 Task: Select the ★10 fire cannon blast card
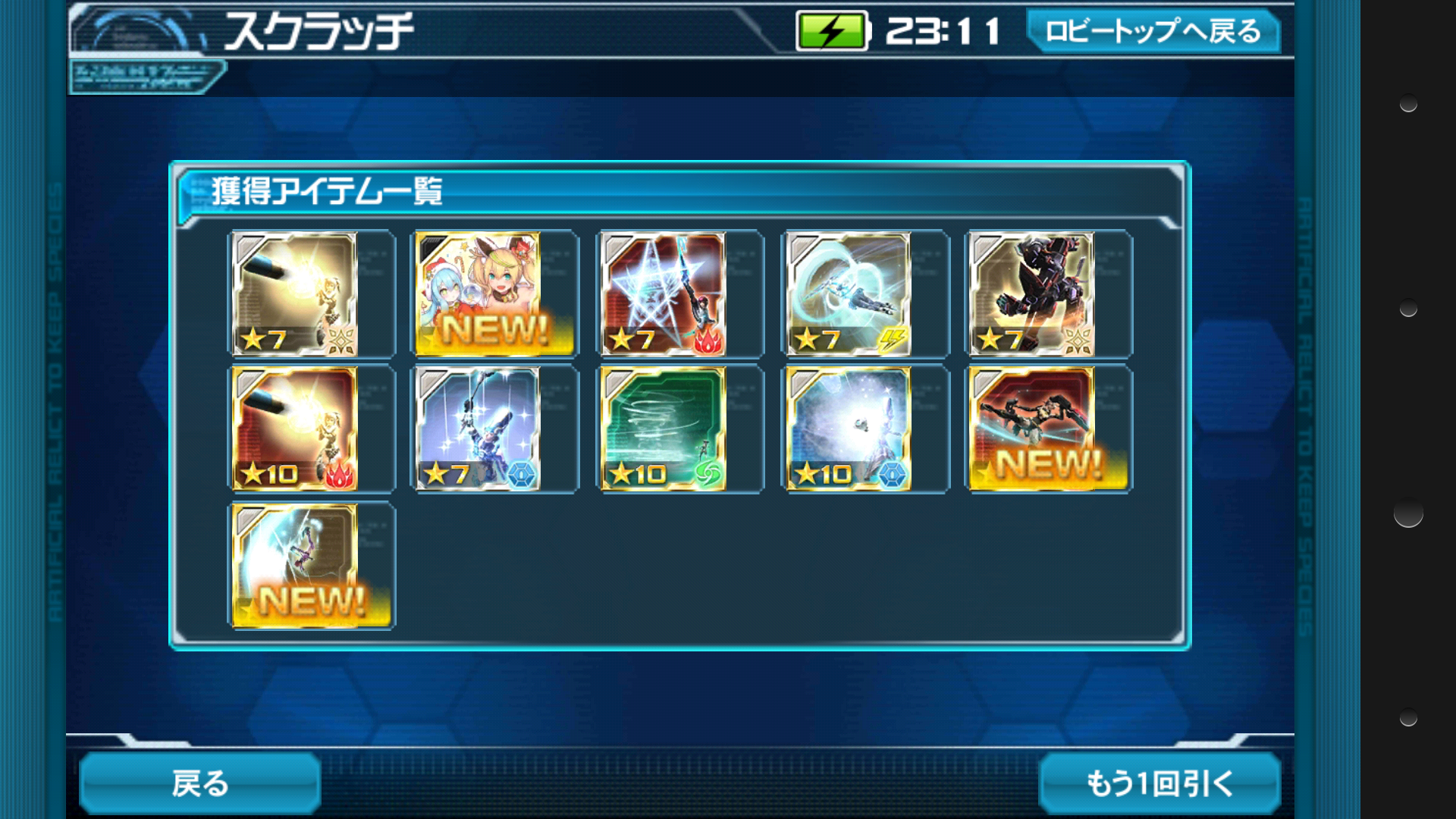pos(294,429)
